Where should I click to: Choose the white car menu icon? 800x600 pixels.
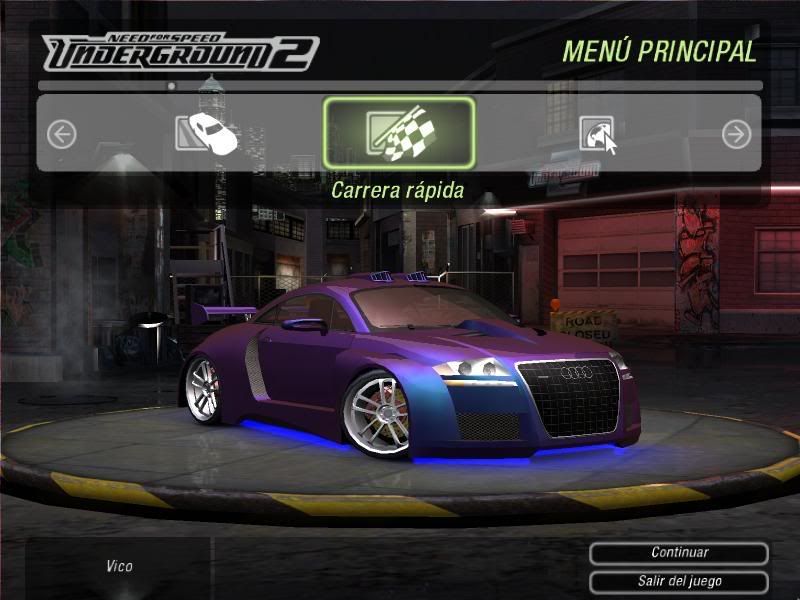(207, 134)
